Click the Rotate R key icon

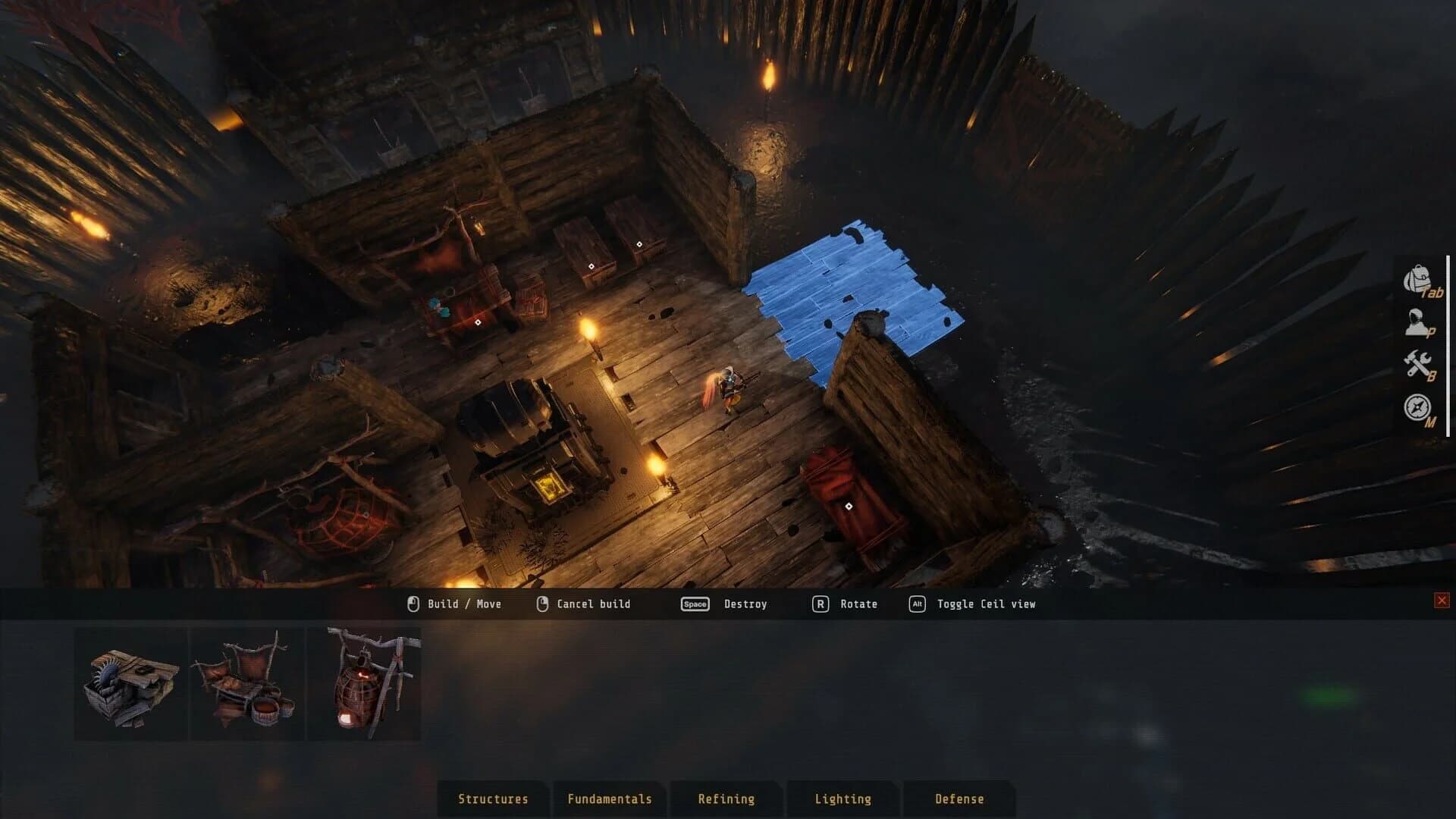821,604
